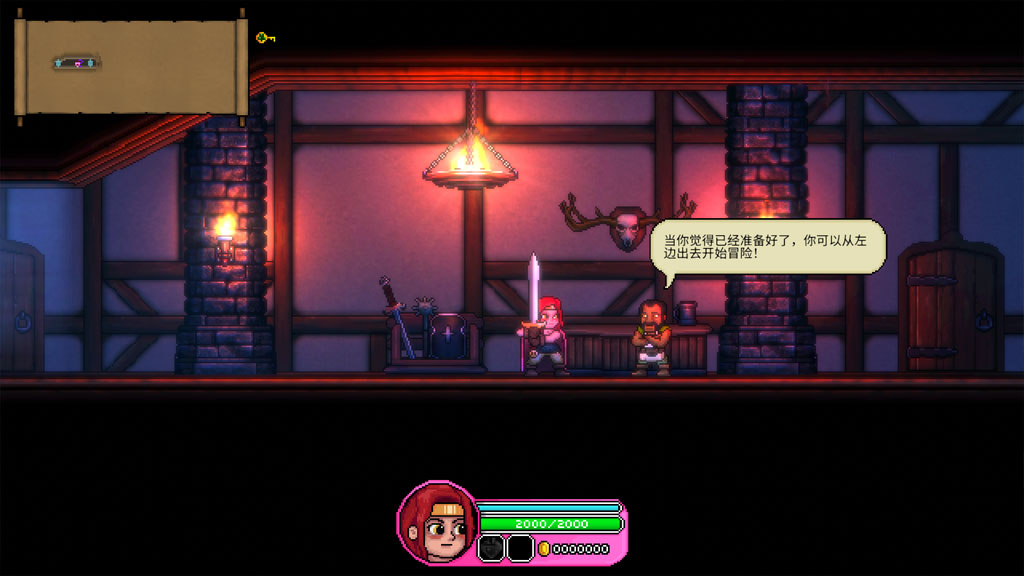This screenshot has width=1024, height=576.
Task: Open the parchment scroll minimap
Action: [131, 66]
